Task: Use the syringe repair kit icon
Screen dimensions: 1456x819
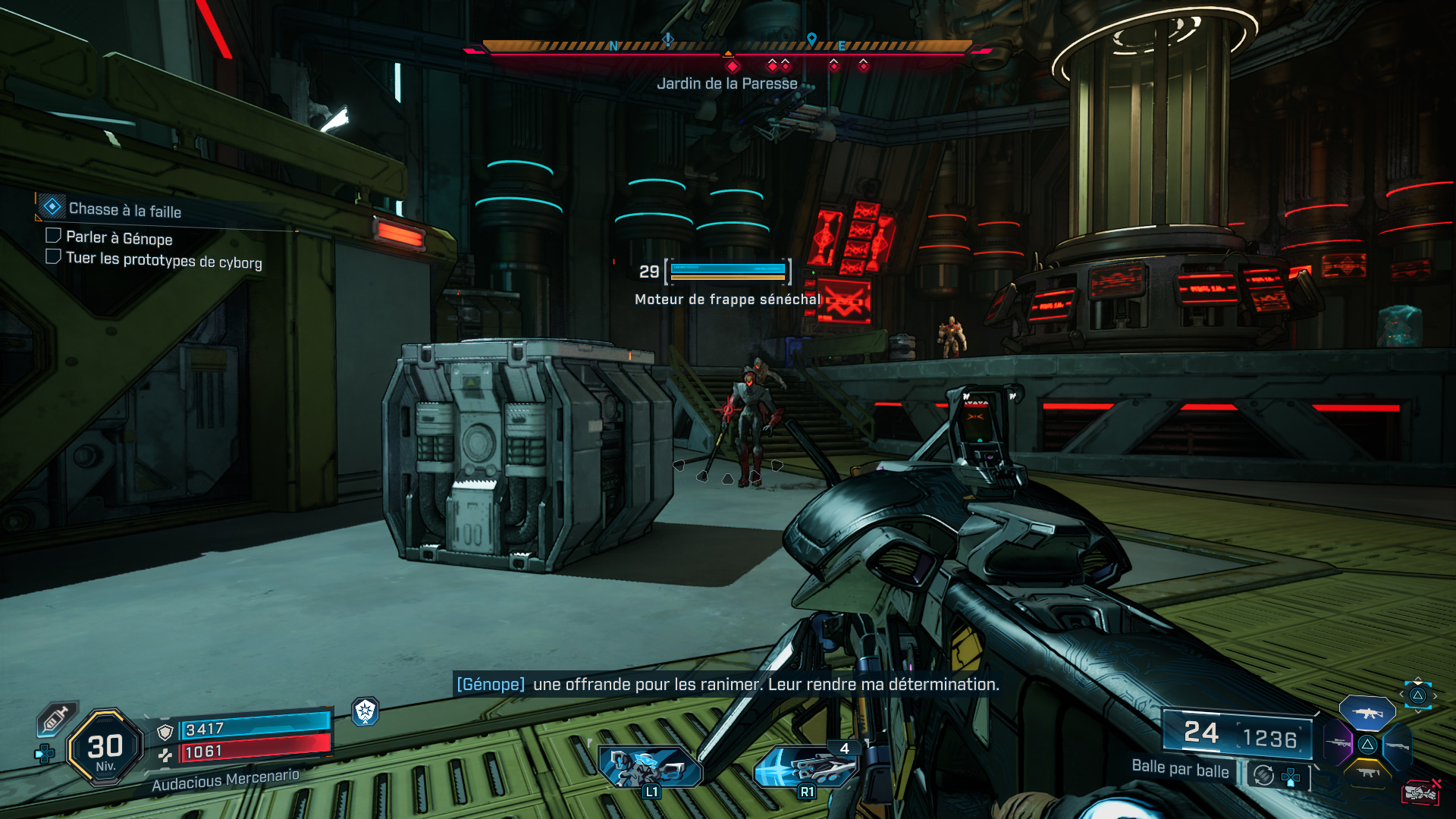Action: [x=56, y=718]
